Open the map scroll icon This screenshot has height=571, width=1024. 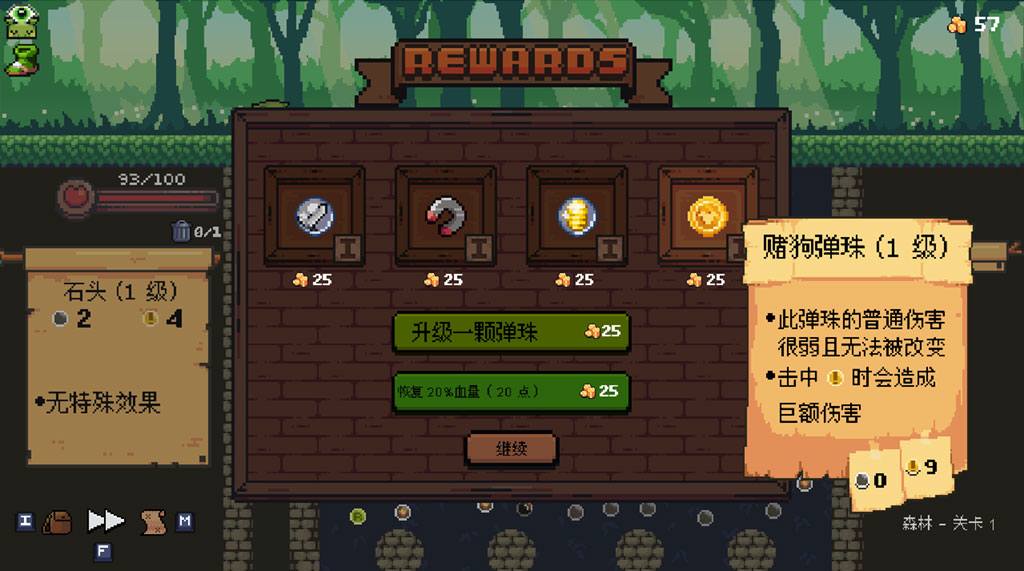click(x=153, y=521)
